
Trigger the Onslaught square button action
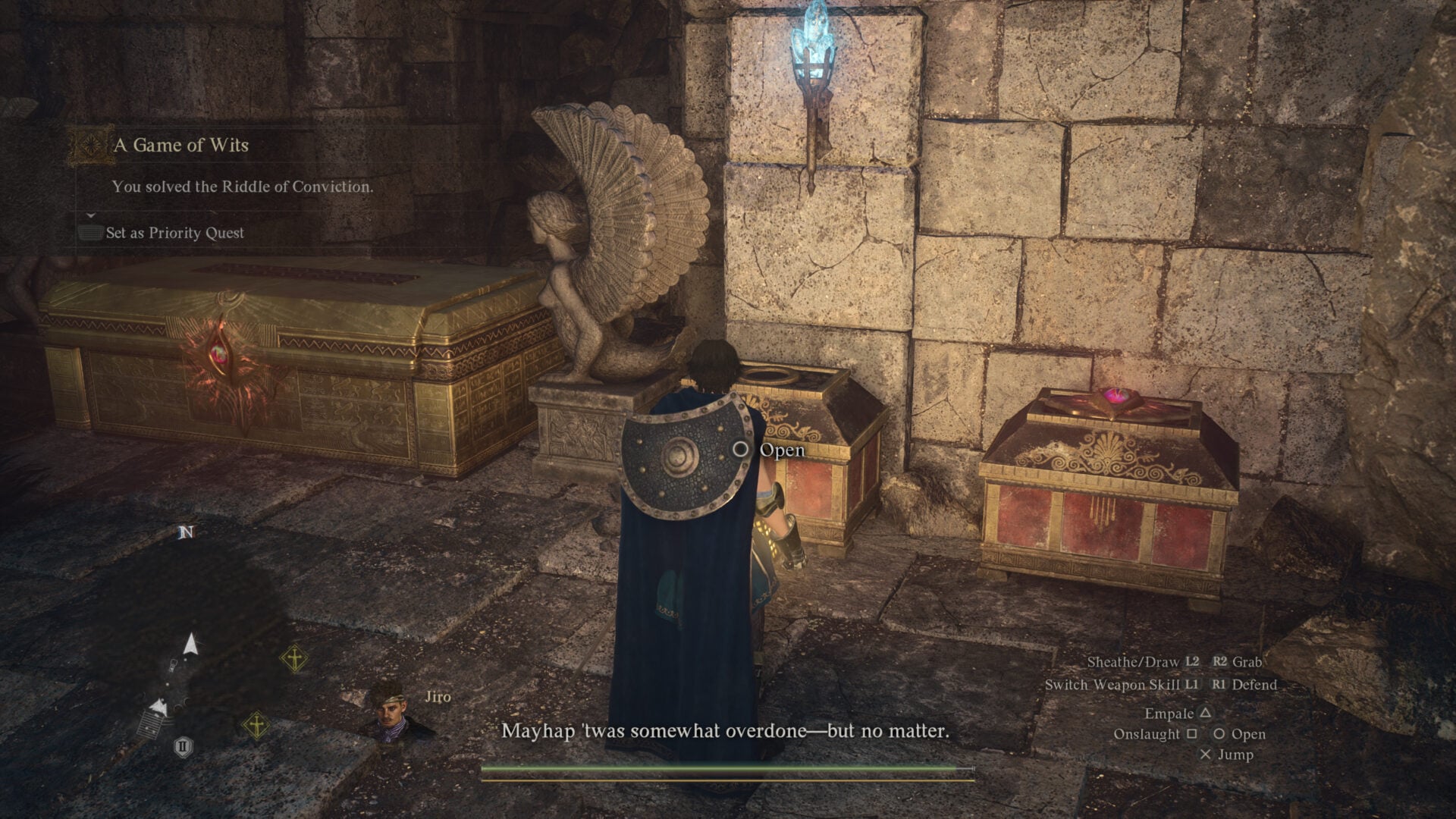pos(1166,734)
